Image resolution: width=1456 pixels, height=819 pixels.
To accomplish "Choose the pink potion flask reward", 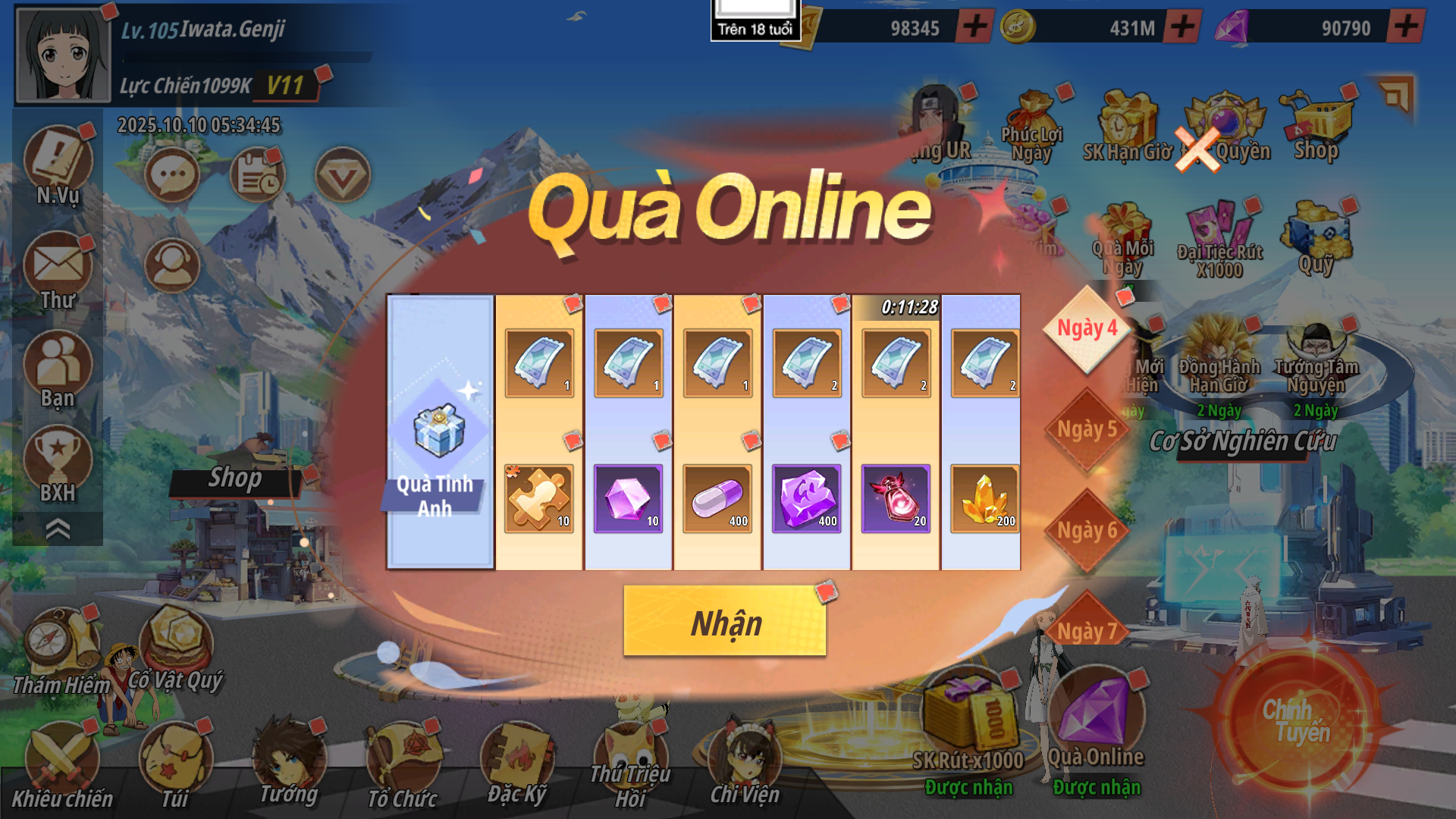I will coord(896,498).
